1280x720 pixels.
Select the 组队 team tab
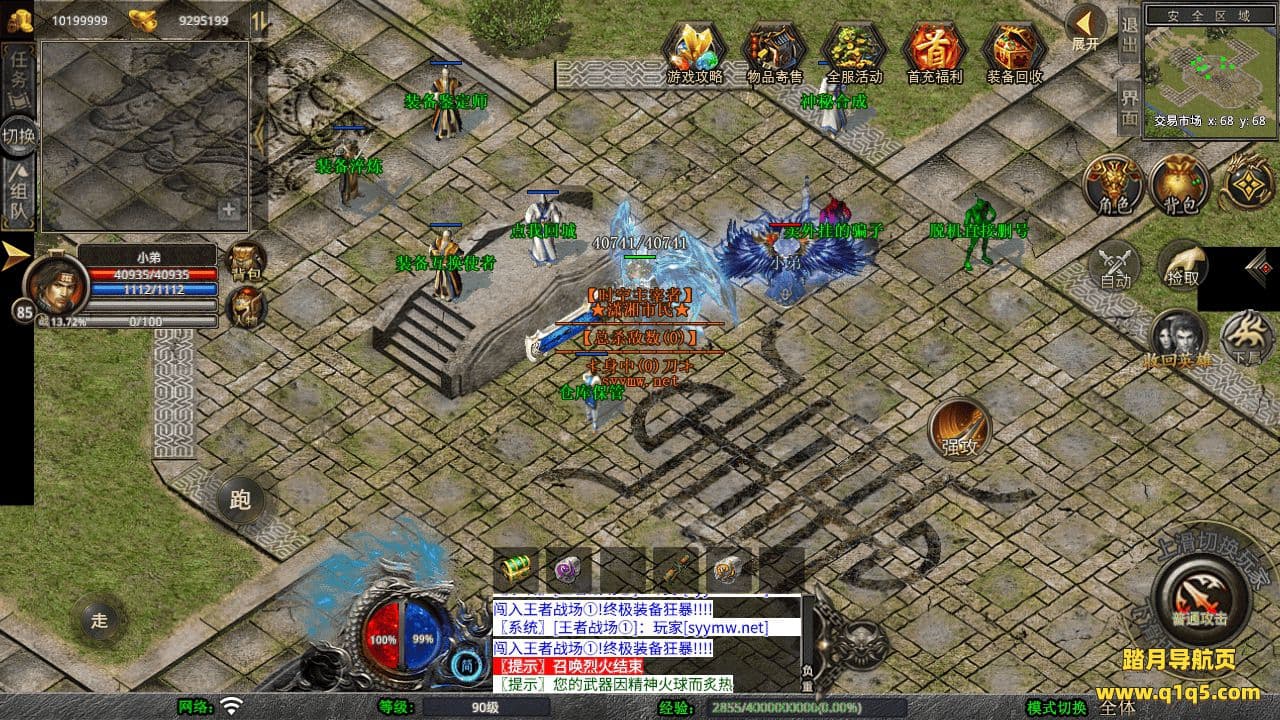point(18,195)
